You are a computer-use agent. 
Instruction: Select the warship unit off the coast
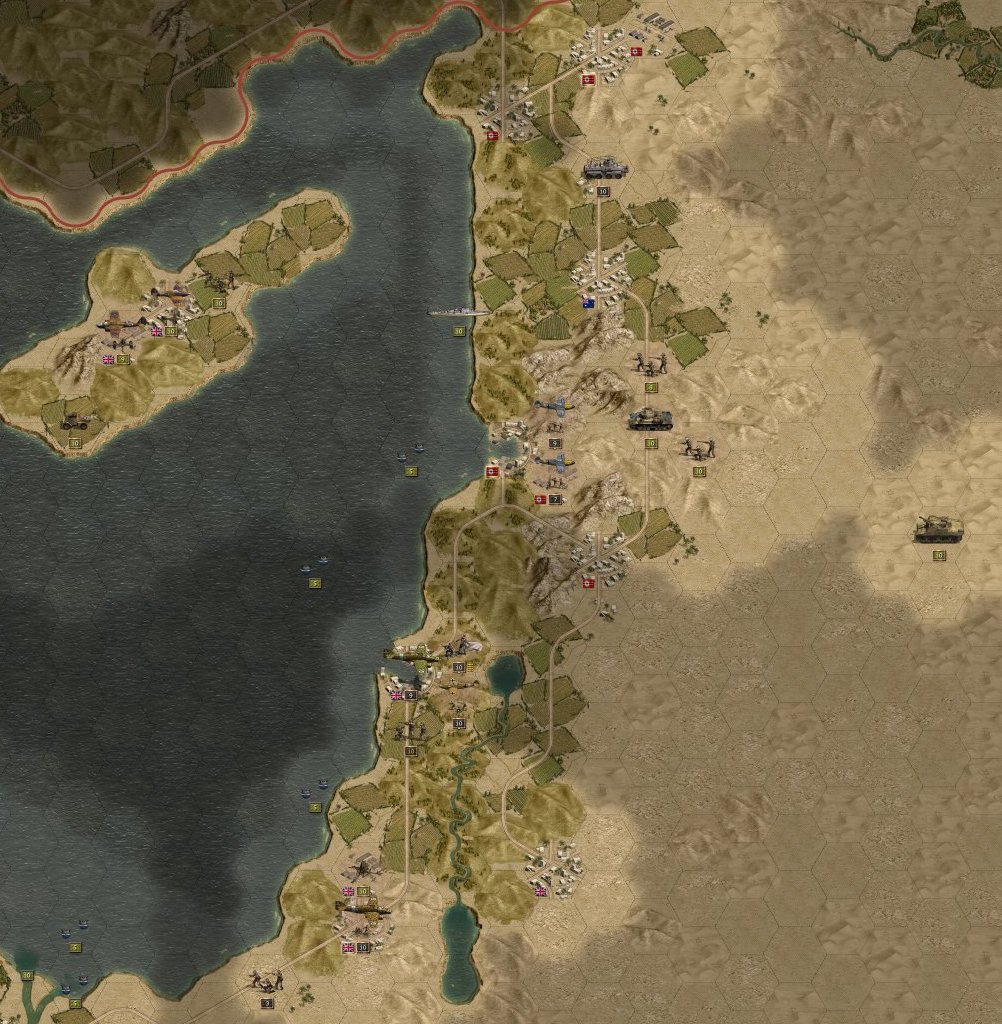(458, 313)
